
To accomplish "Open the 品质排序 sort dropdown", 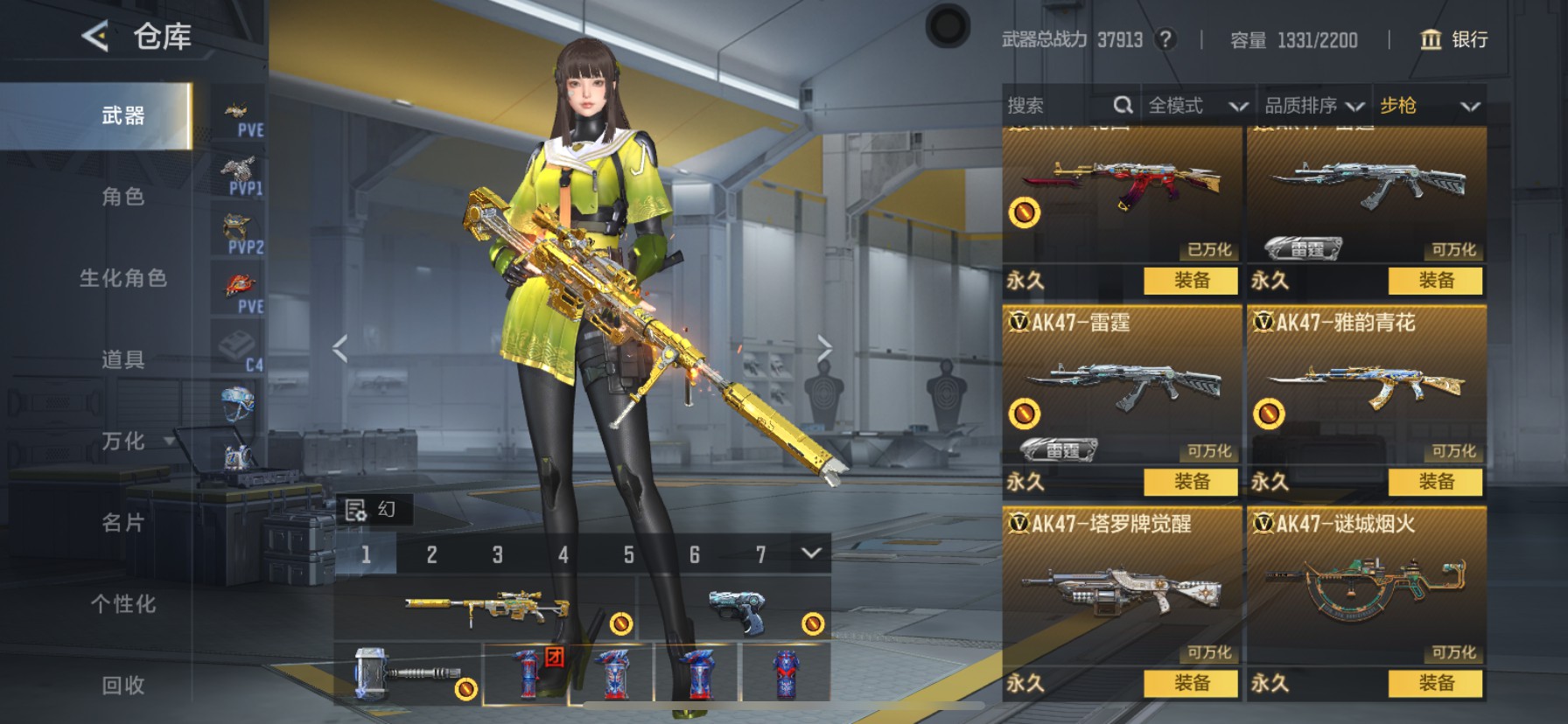I will tap(1313, 106).
